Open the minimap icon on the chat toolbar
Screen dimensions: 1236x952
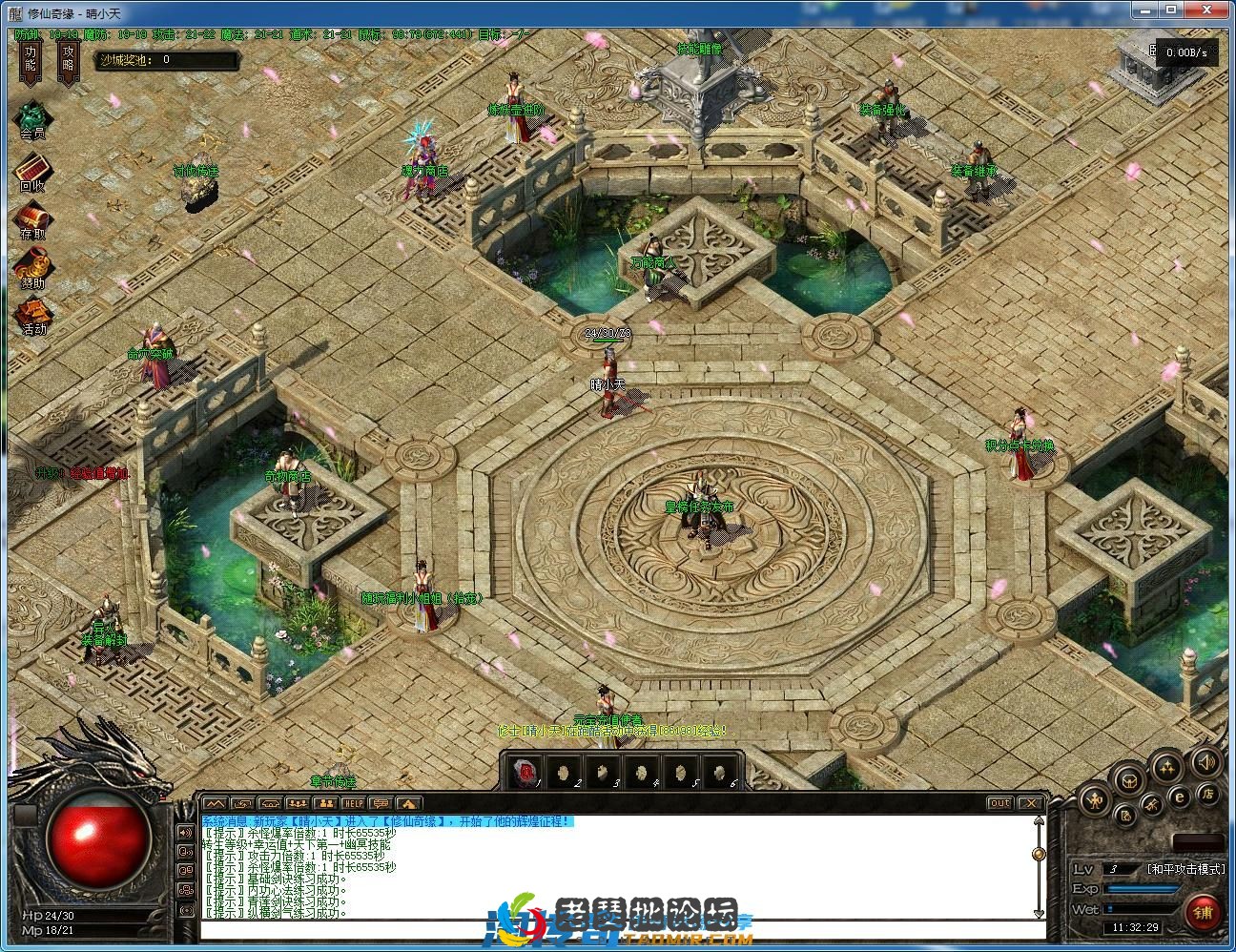click(216, 803)
